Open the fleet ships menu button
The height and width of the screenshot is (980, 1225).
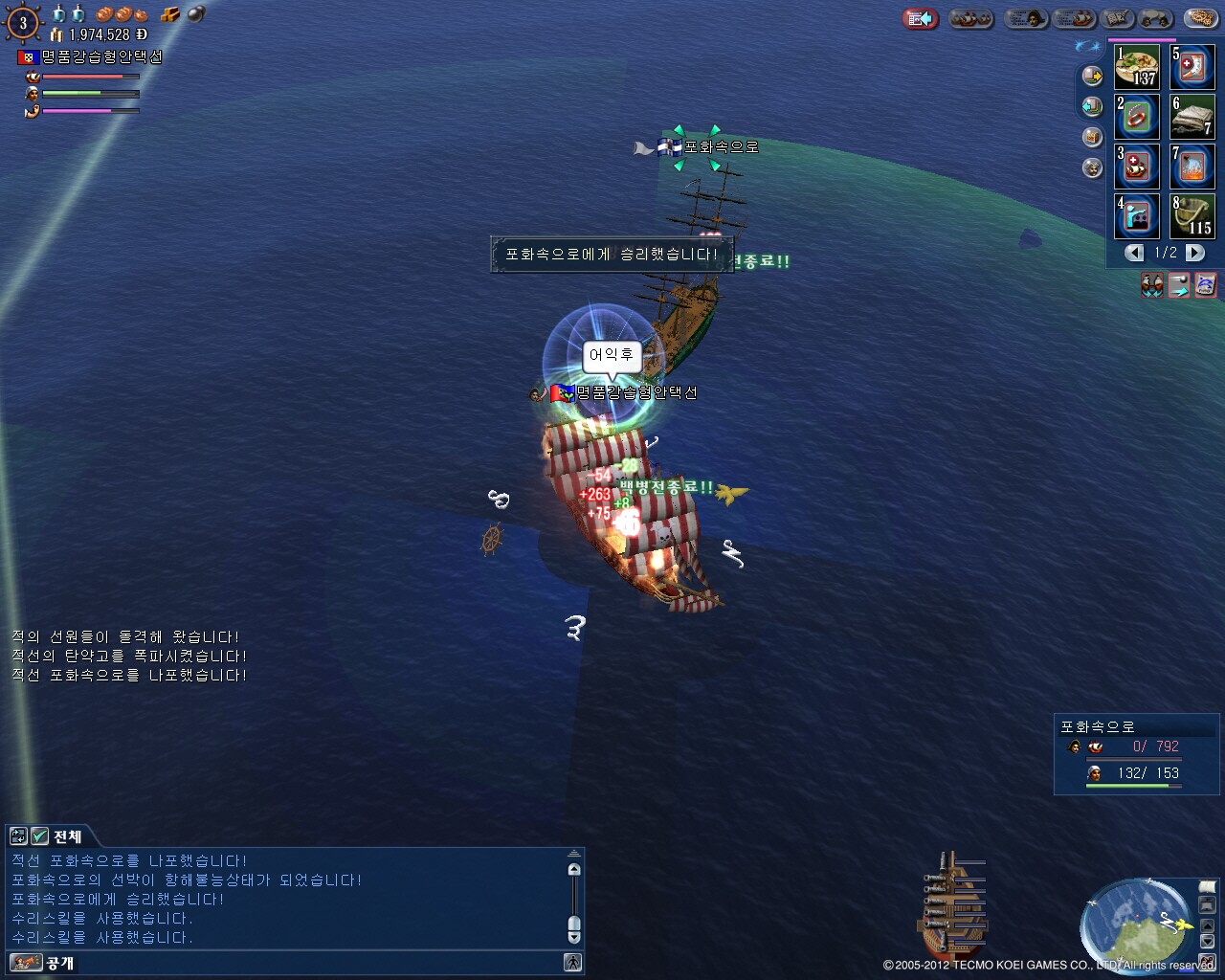point(970,18)
